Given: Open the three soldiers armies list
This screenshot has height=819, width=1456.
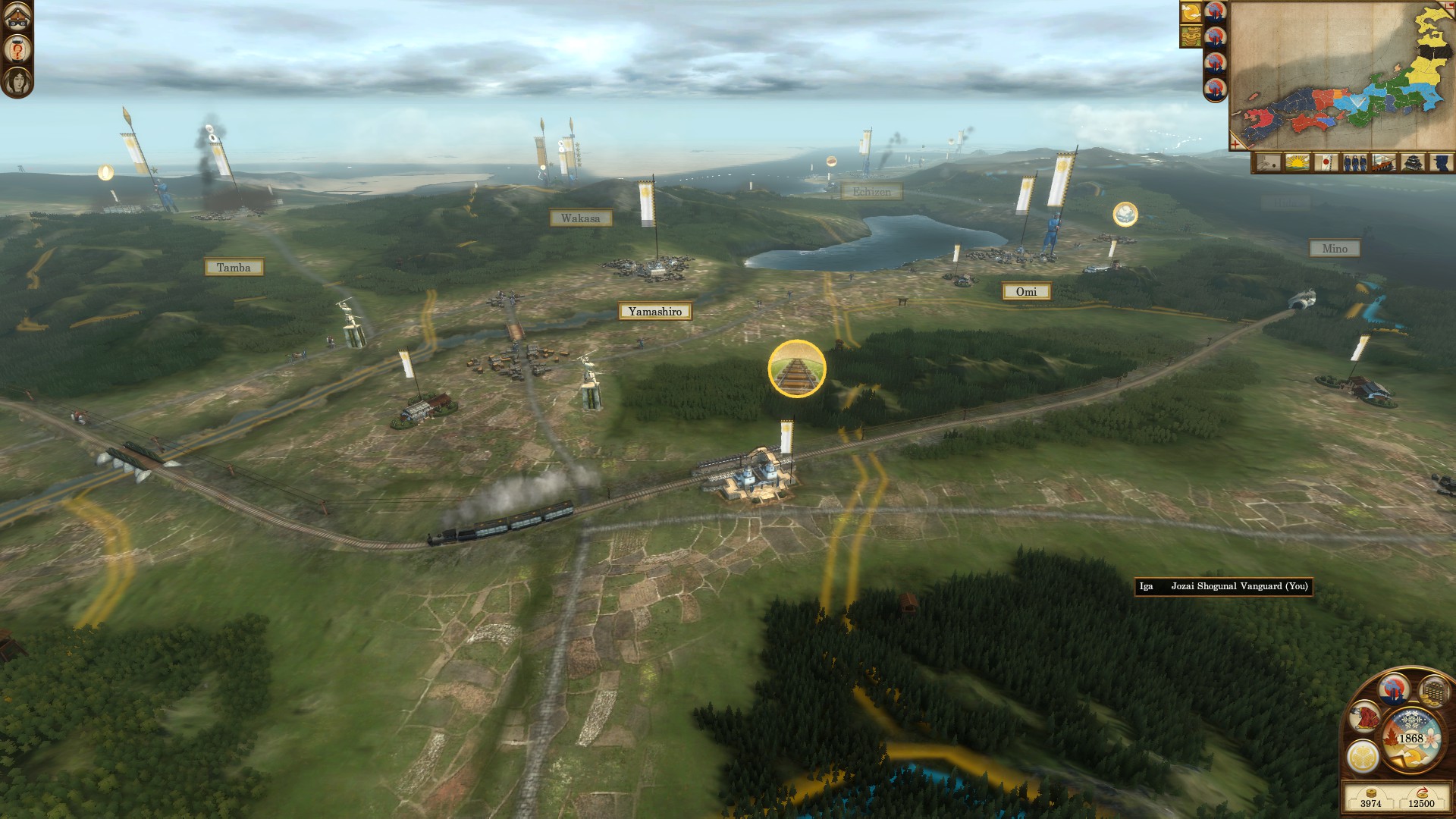Looking at the screenshot, I should click(1354, 162).
